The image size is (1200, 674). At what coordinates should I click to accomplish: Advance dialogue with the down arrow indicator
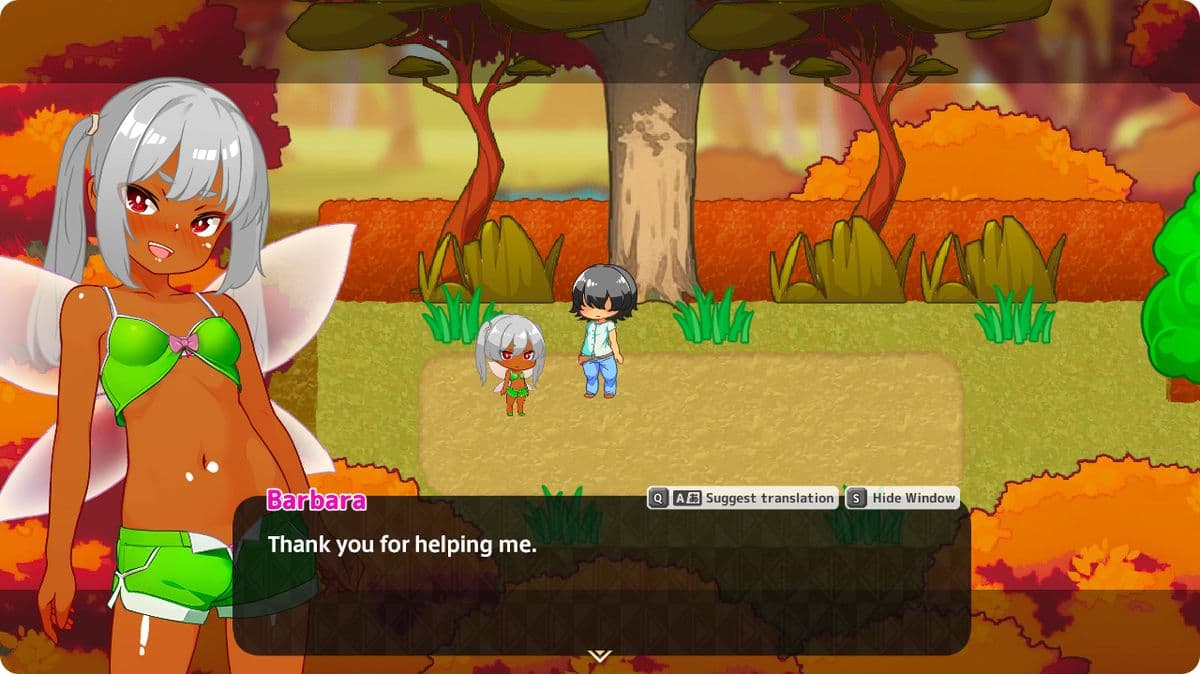[599, 656]
